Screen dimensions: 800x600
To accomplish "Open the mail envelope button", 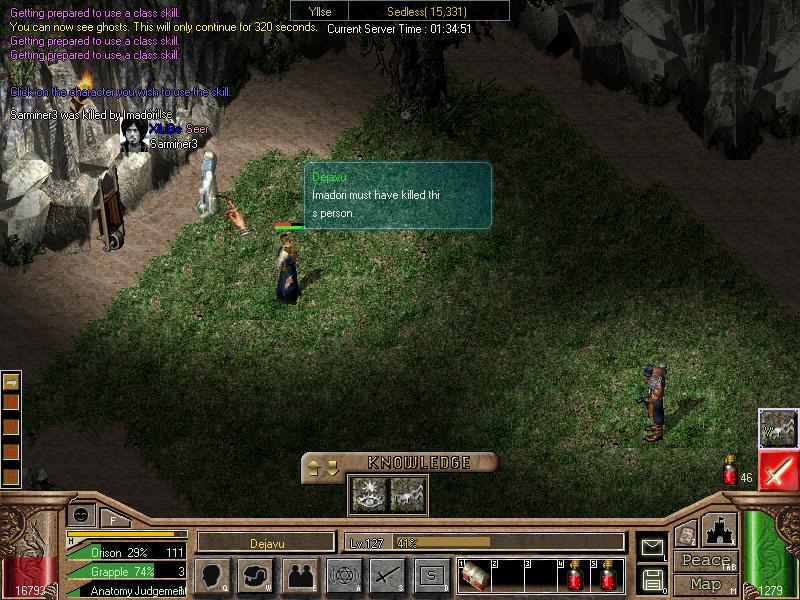I will (x=653, y=547).
